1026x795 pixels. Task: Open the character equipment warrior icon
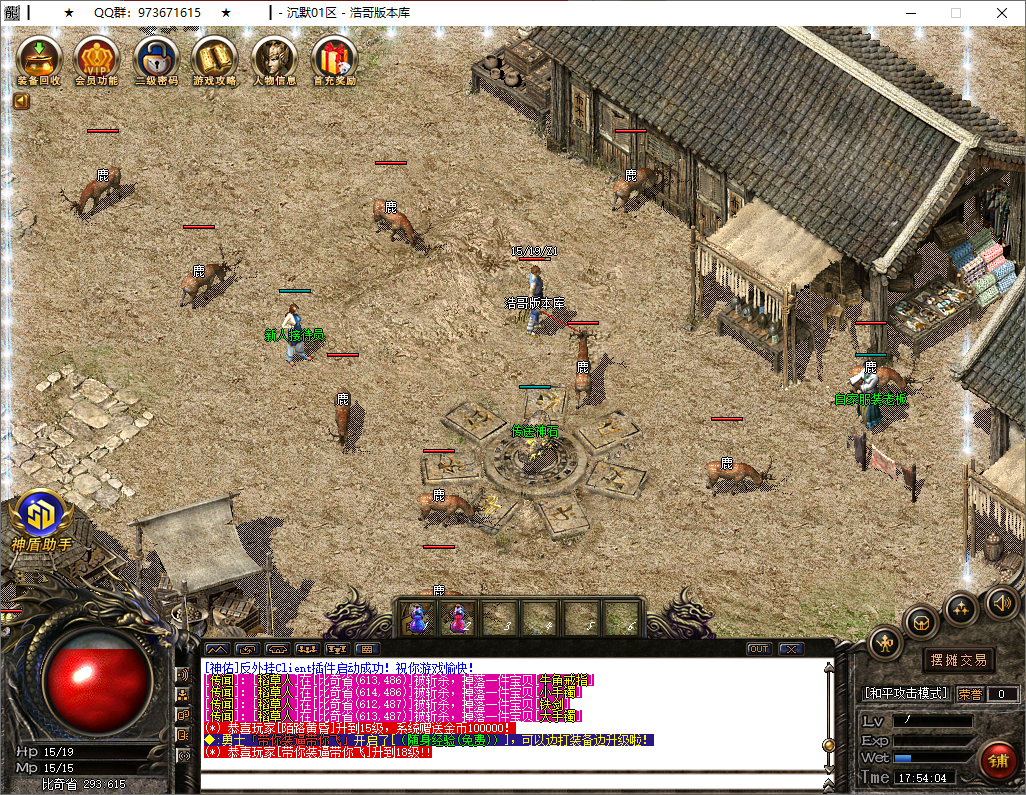[x=885, y=643]
